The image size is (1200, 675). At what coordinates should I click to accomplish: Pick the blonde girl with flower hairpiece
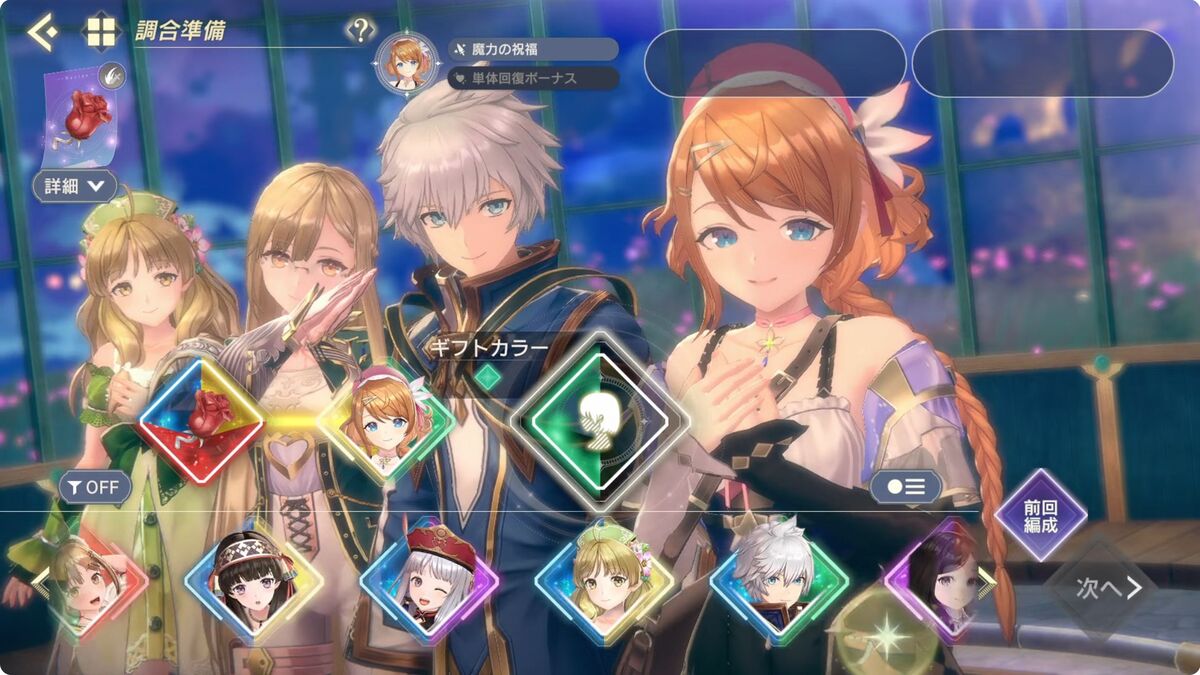(x=604, y=585)
